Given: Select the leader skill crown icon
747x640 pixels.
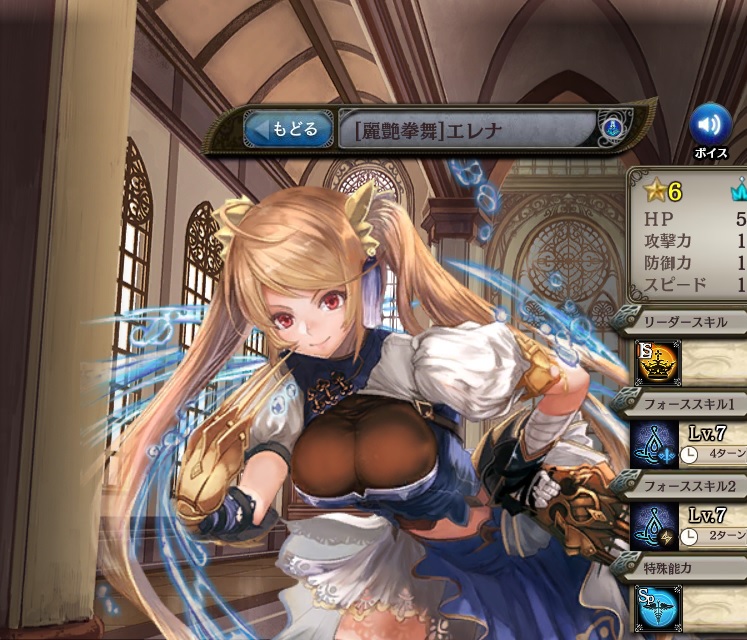Looking at the screenshot, I should click(x=657, y=363).
